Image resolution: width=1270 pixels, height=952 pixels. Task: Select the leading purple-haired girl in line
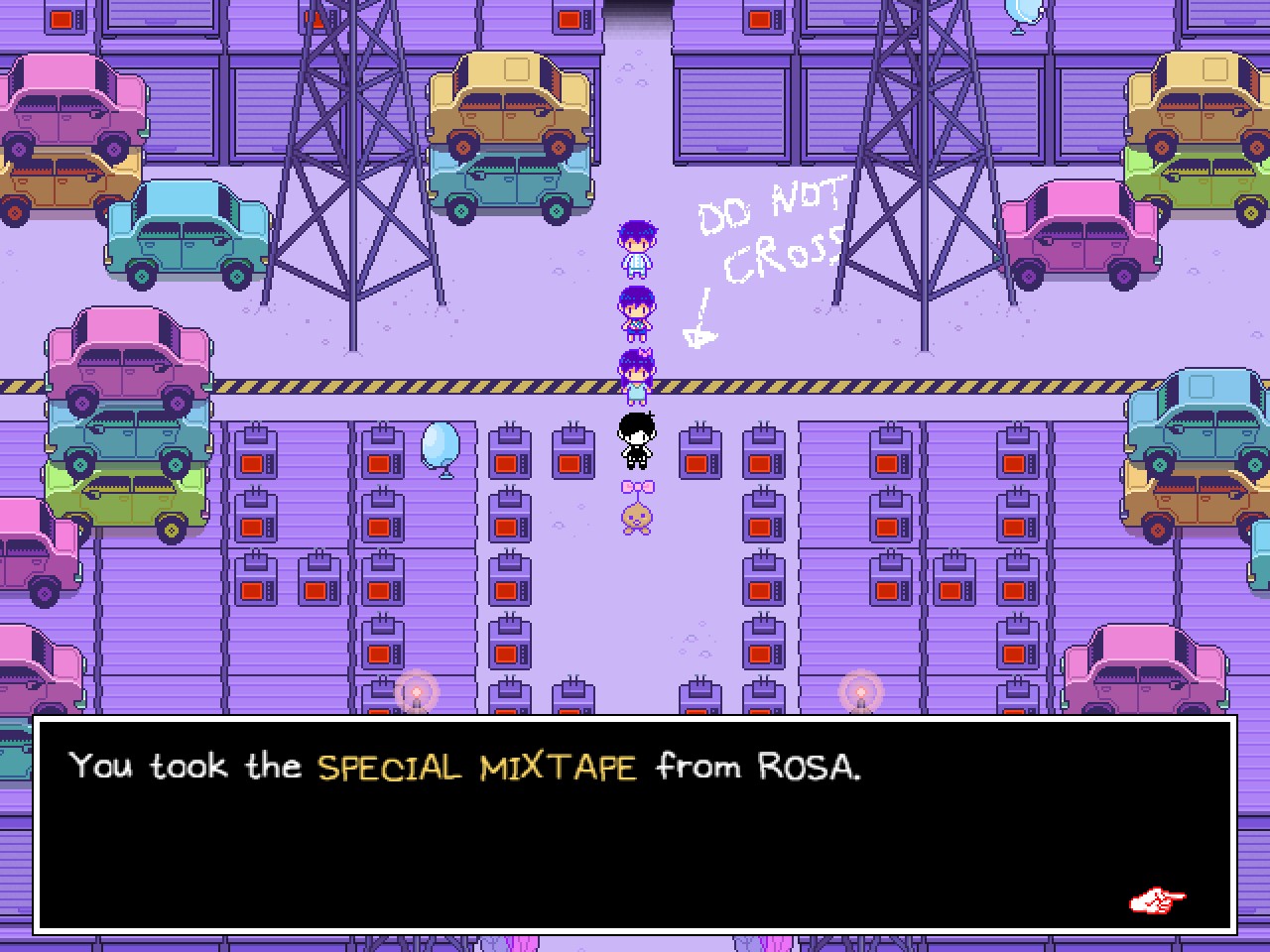coord(638,246)
